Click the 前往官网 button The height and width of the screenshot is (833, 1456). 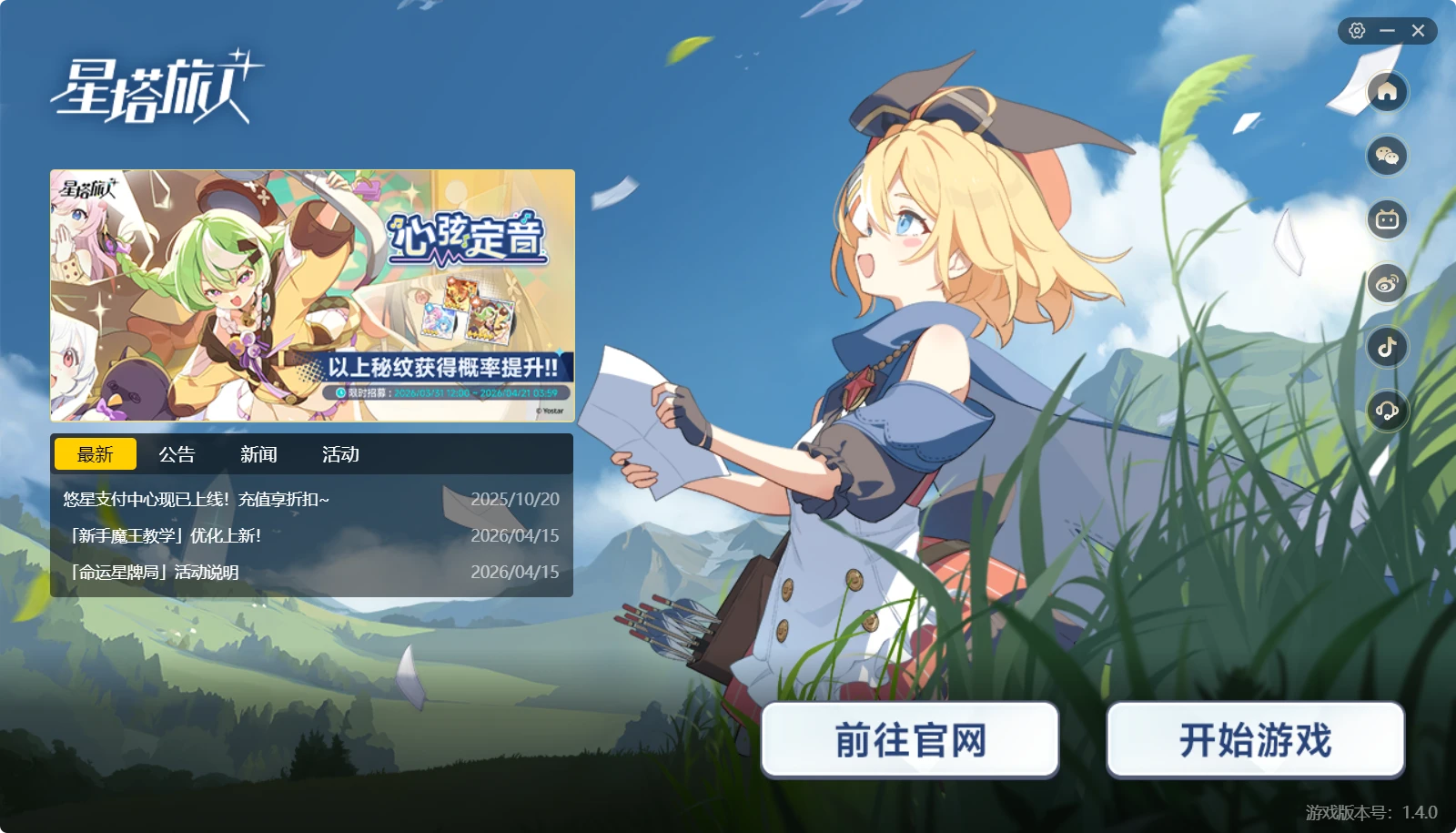click(x=910, y=741)
